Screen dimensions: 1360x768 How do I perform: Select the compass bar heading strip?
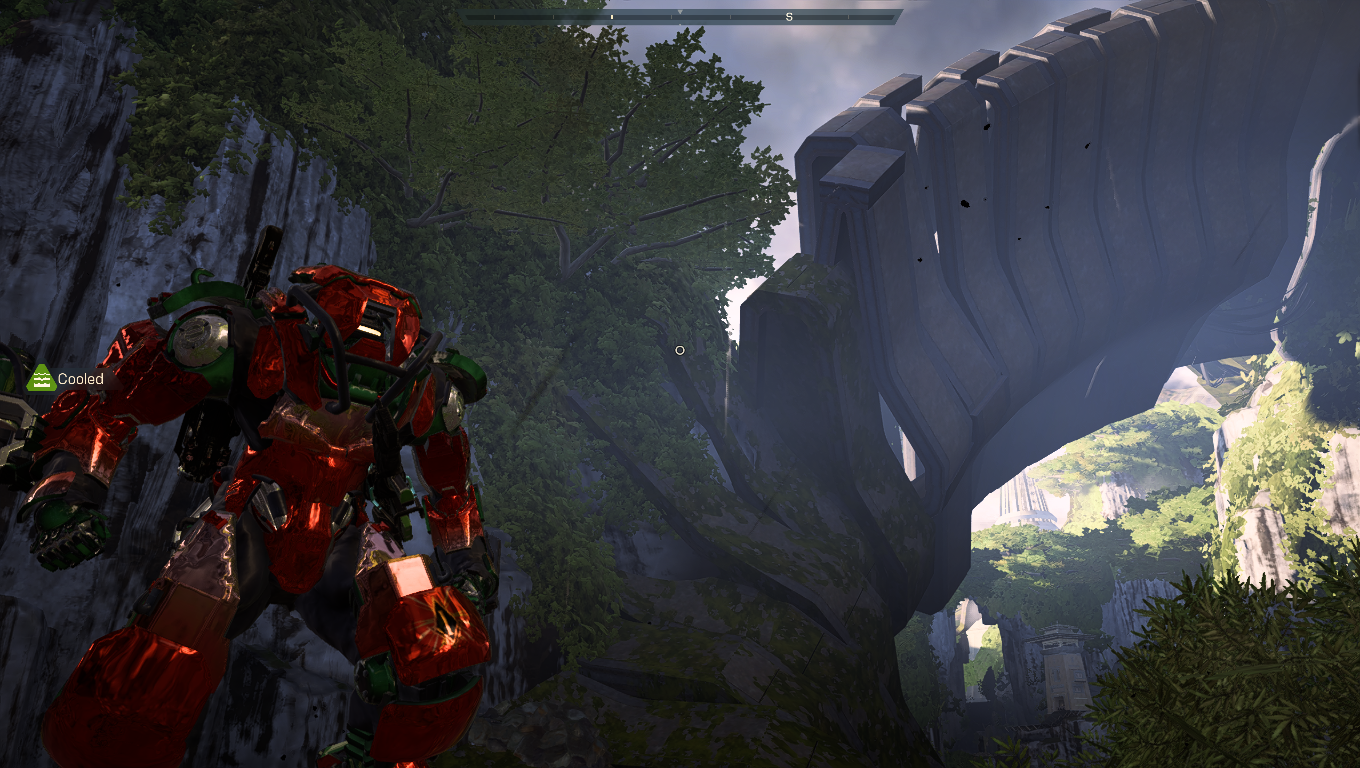click(681, 17)
